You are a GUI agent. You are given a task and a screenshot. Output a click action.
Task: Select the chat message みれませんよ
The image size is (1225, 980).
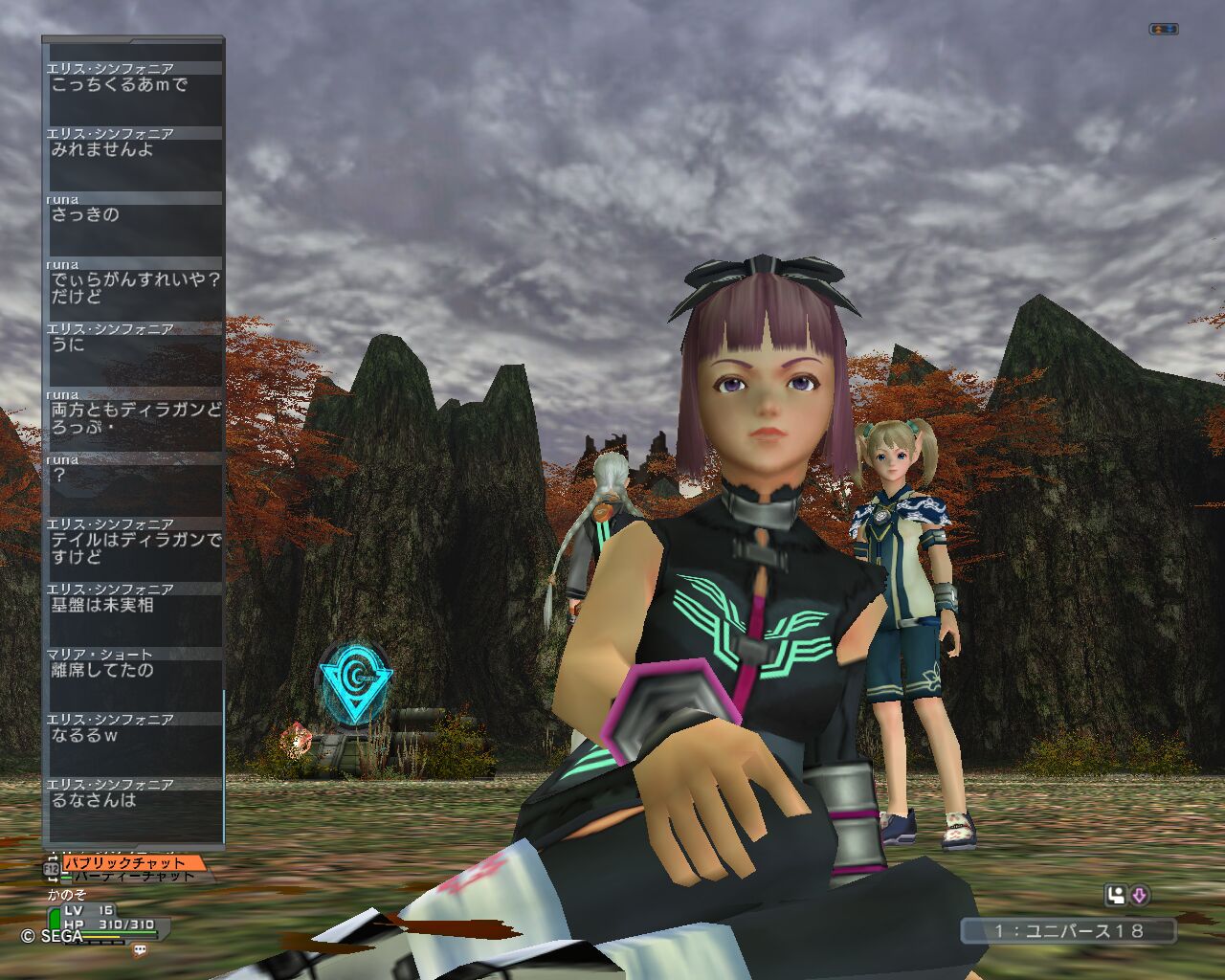tap(102, 149)
